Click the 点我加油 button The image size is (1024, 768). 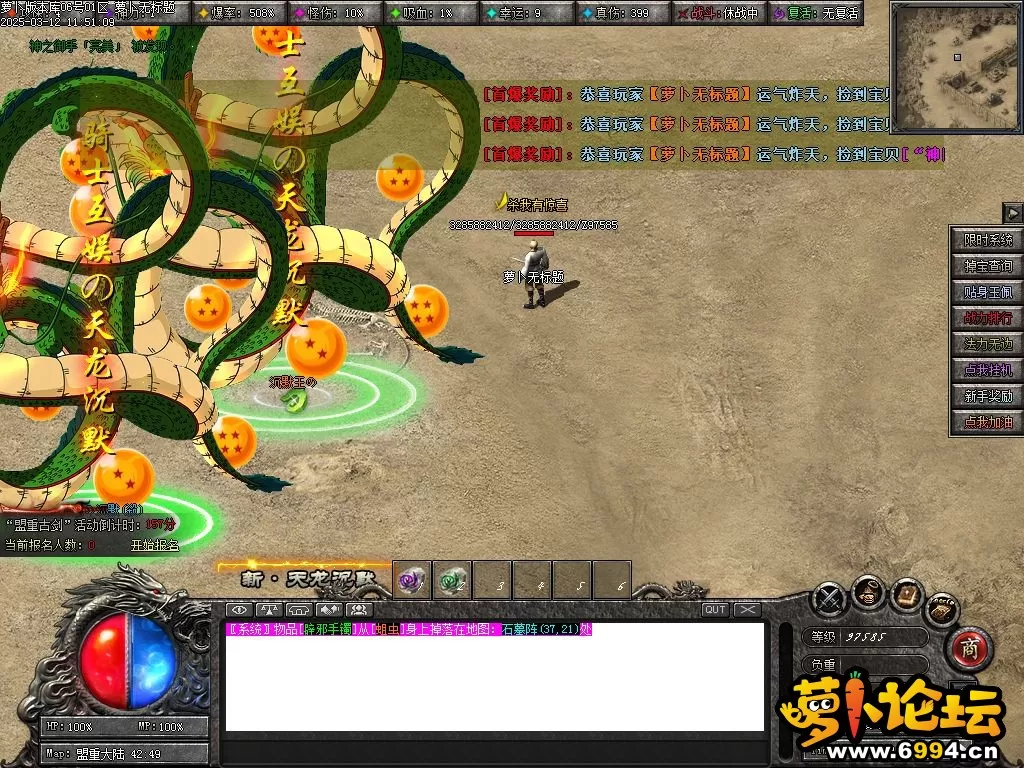coord(987,422)
